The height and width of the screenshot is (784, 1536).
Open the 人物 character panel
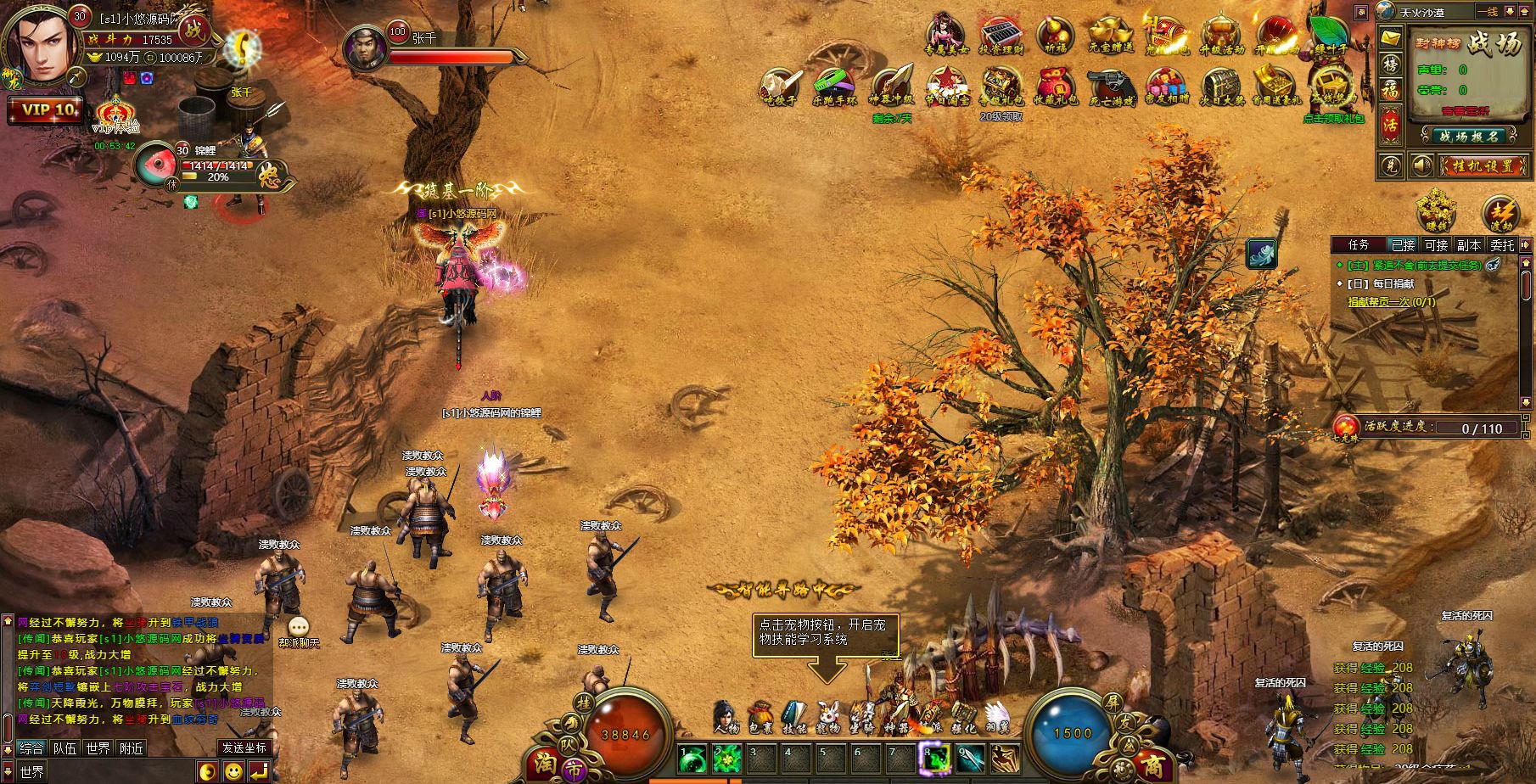[x=726, y=718]
